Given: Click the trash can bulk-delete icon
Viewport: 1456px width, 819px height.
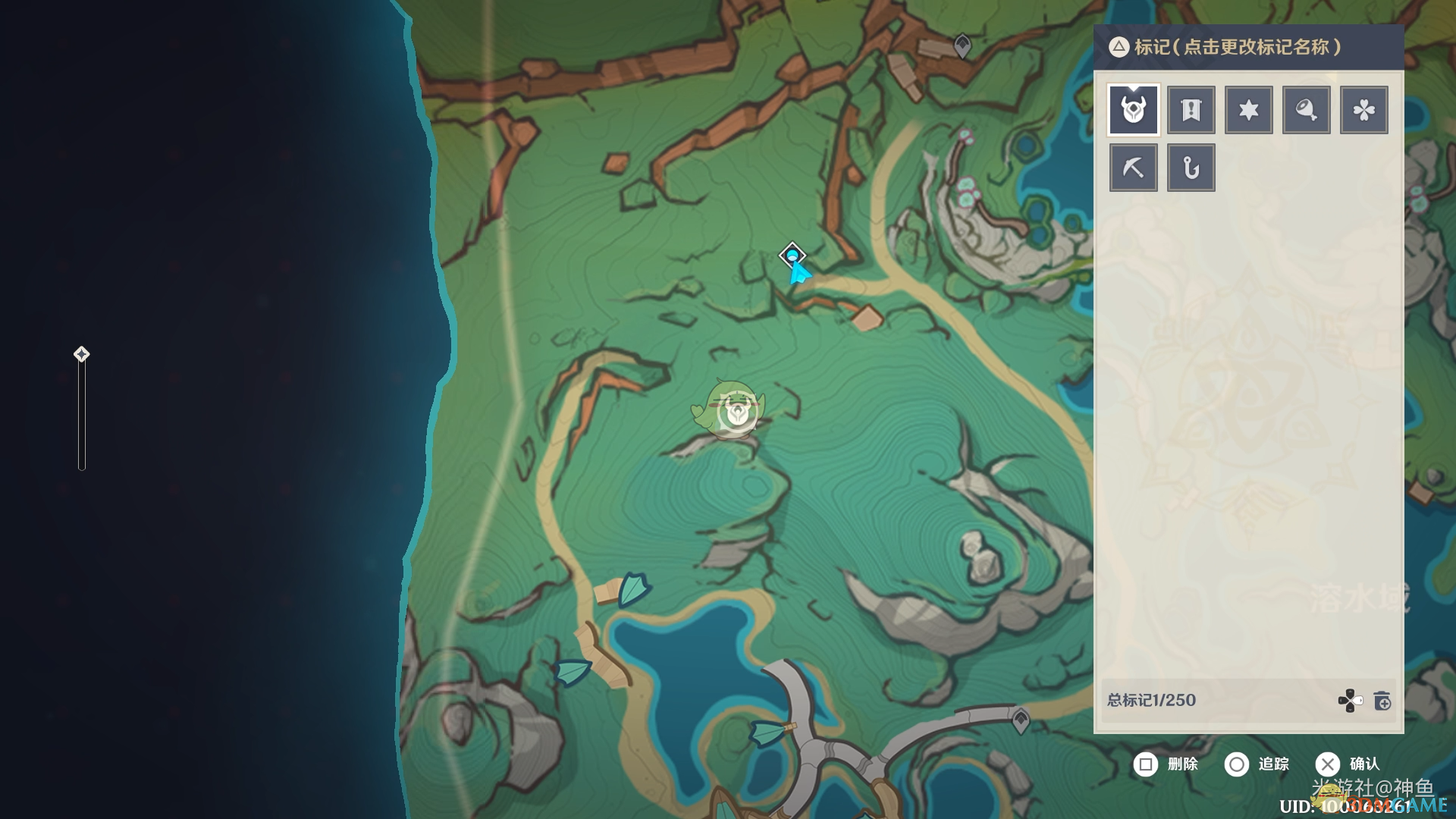Looking at the screenshot, I should [x=1382, y=701].
